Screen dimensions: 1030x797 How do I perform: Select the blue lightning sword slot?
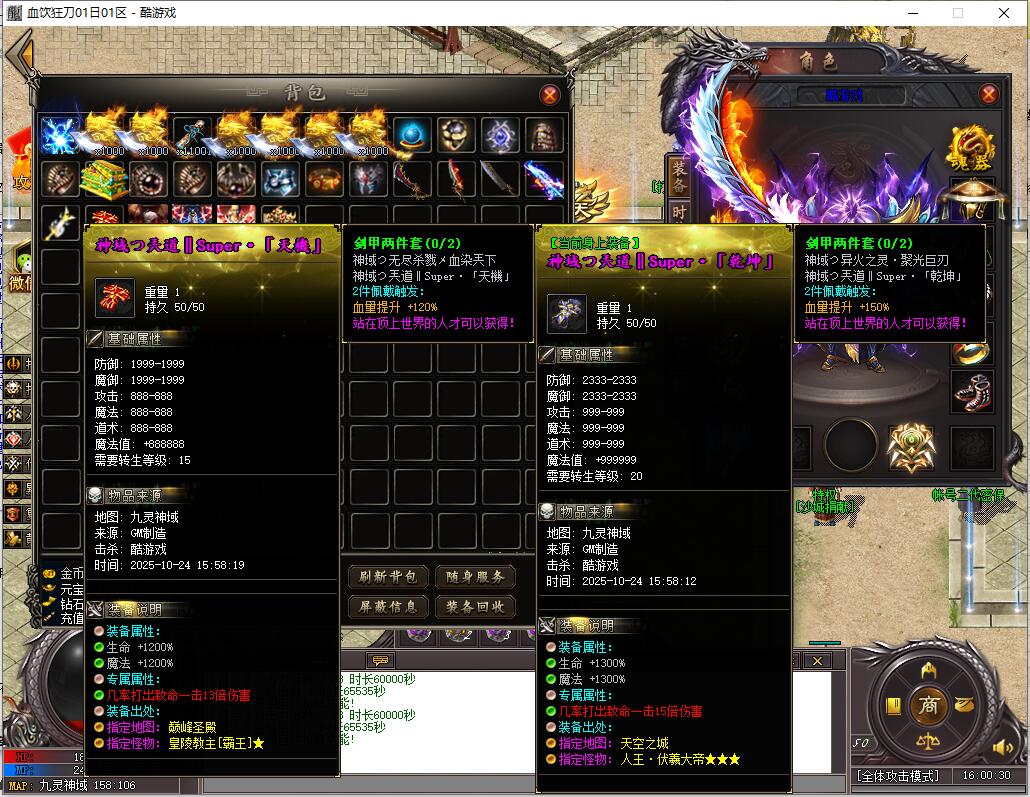pyautogui.click(x=543, y=179)
